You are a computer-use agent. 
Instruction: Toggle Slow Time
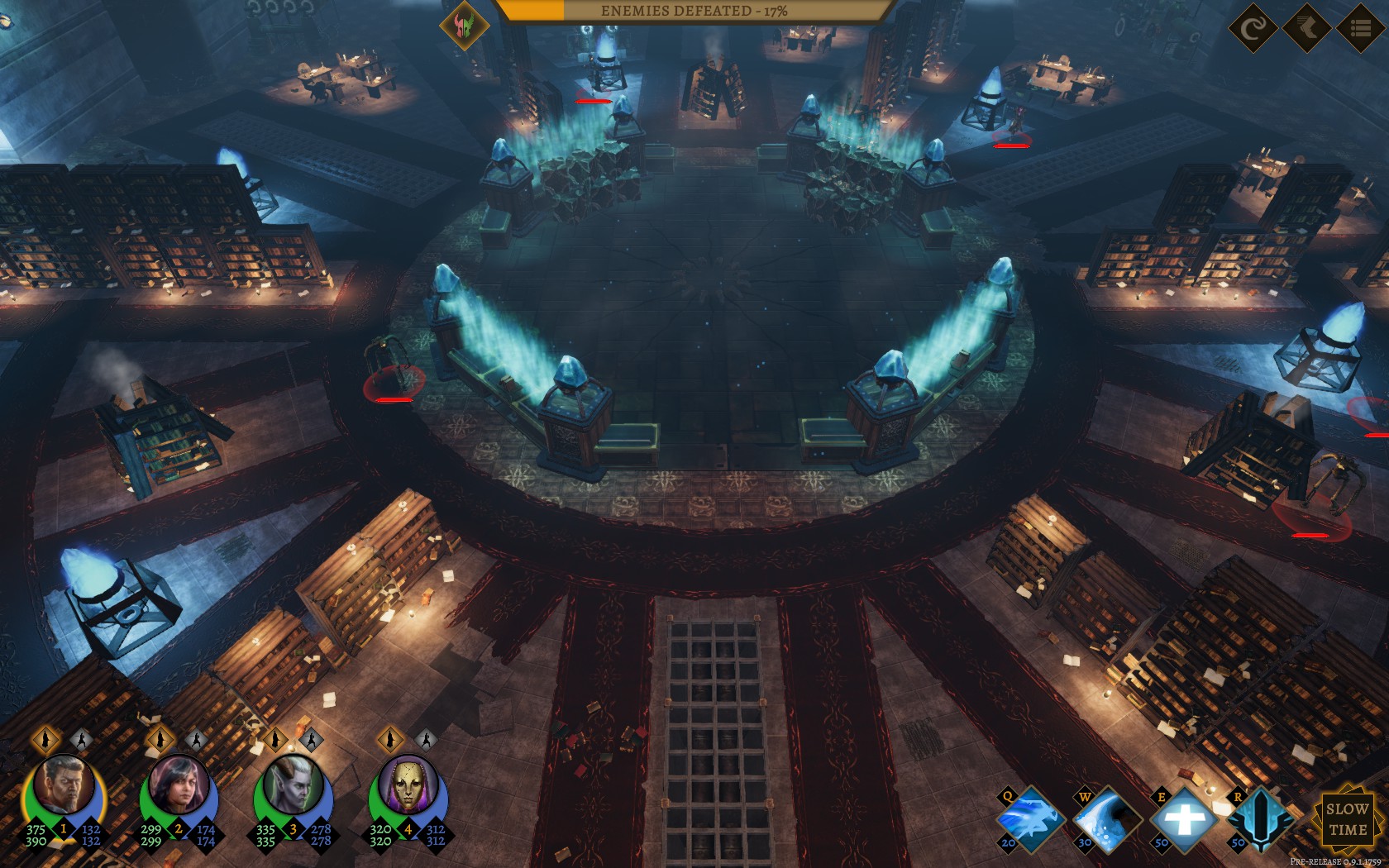pos(1346,819)
